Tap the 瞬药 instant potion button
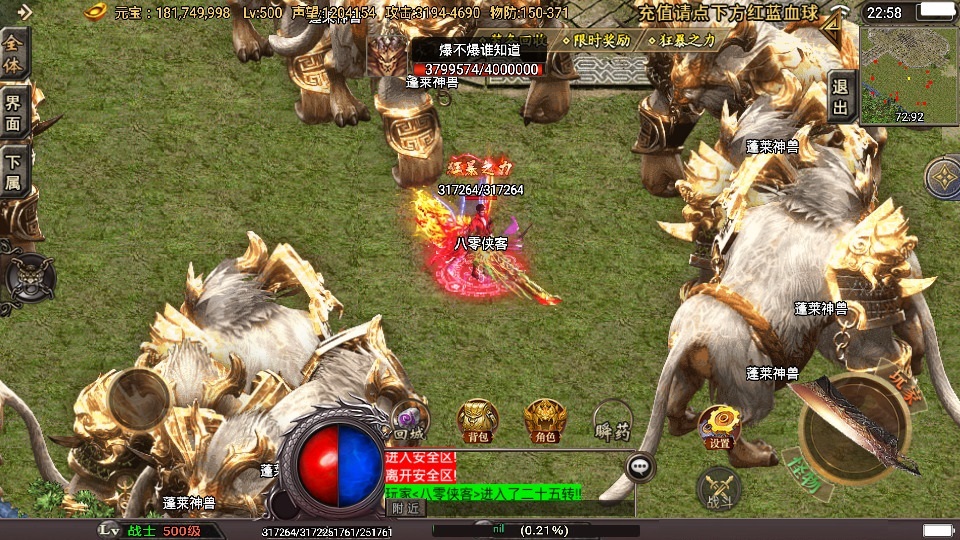Screen dimensions: 960x540 point(611,422)
